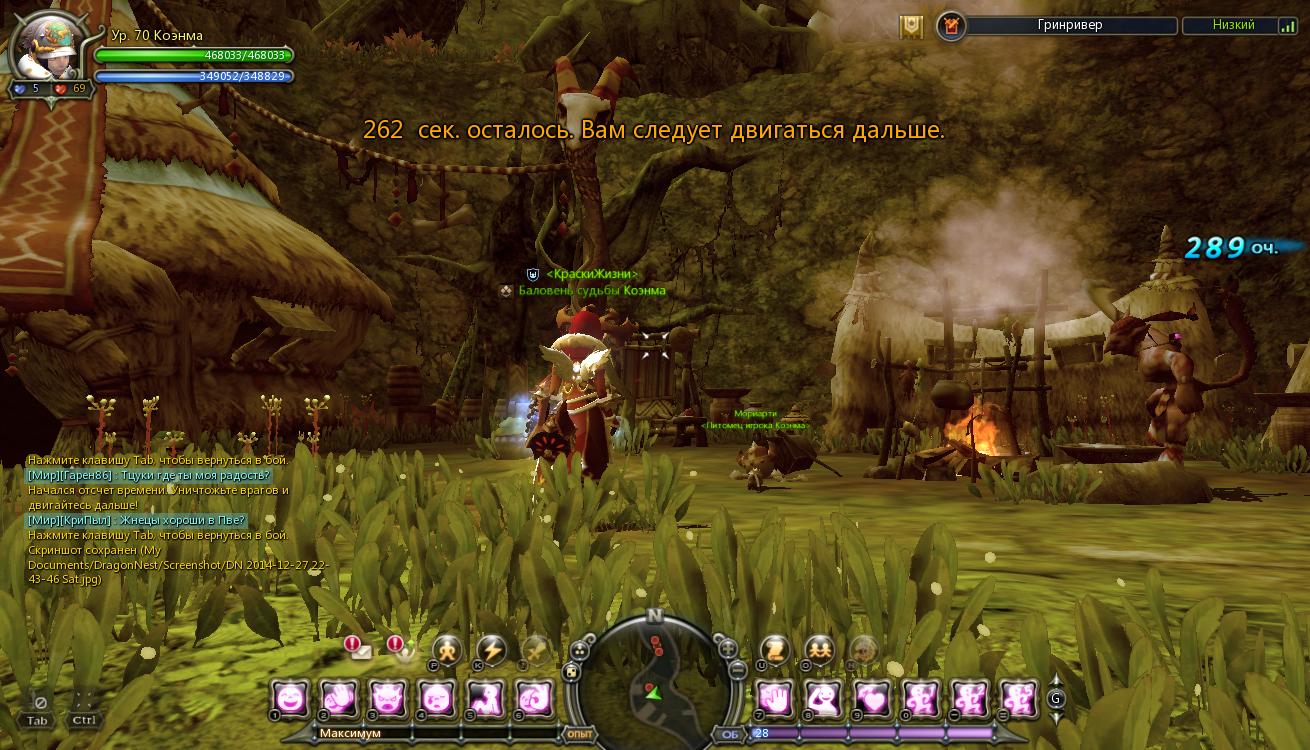Use the crying face emote in slot 4
This screenshot has width=1310, height=750.
pyautogui.click(x=436, y=698)
